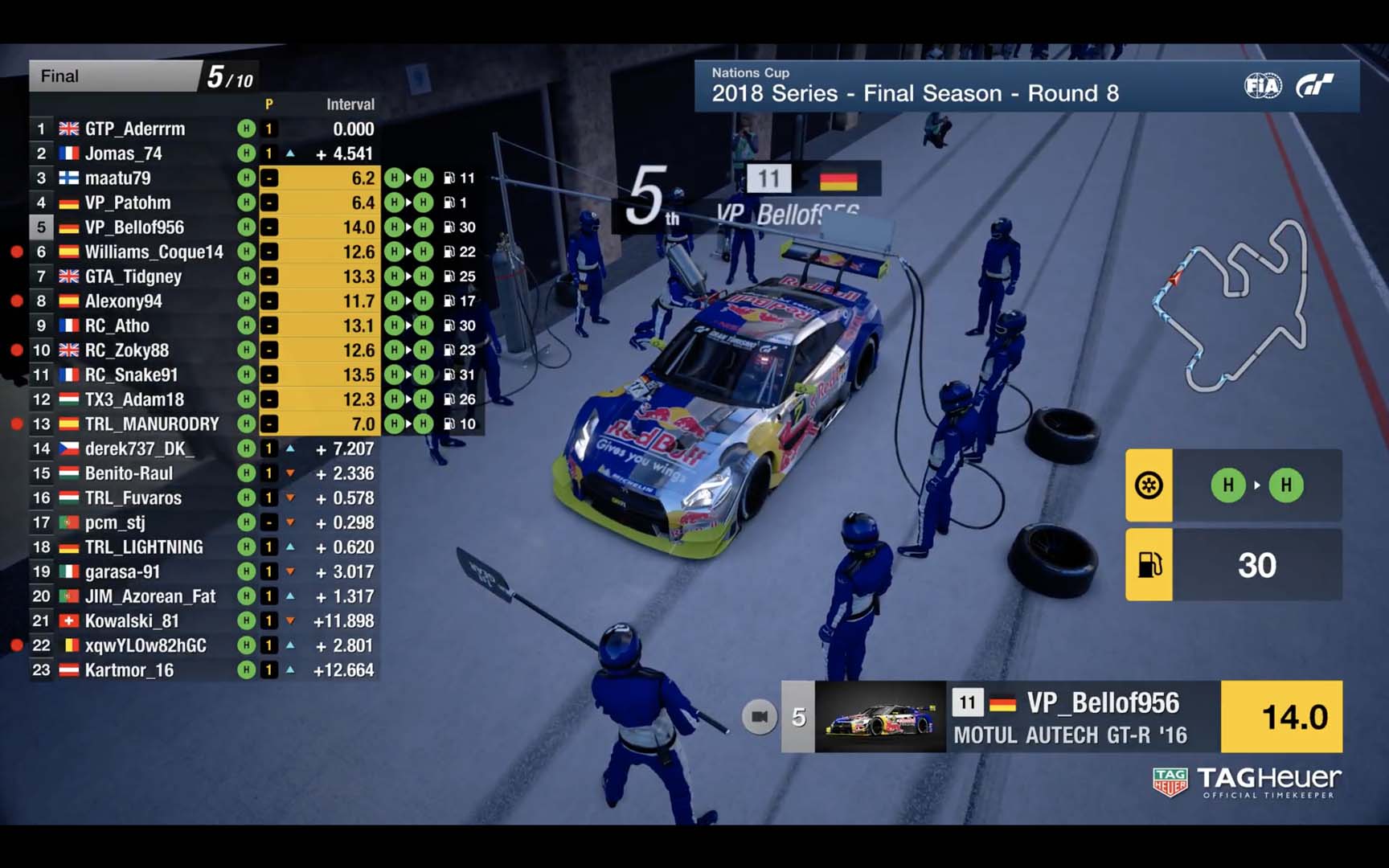Select the MOTUL AUTECH GT-R car thumbnail
The image size is (1389, 868).
pos(880,717)
